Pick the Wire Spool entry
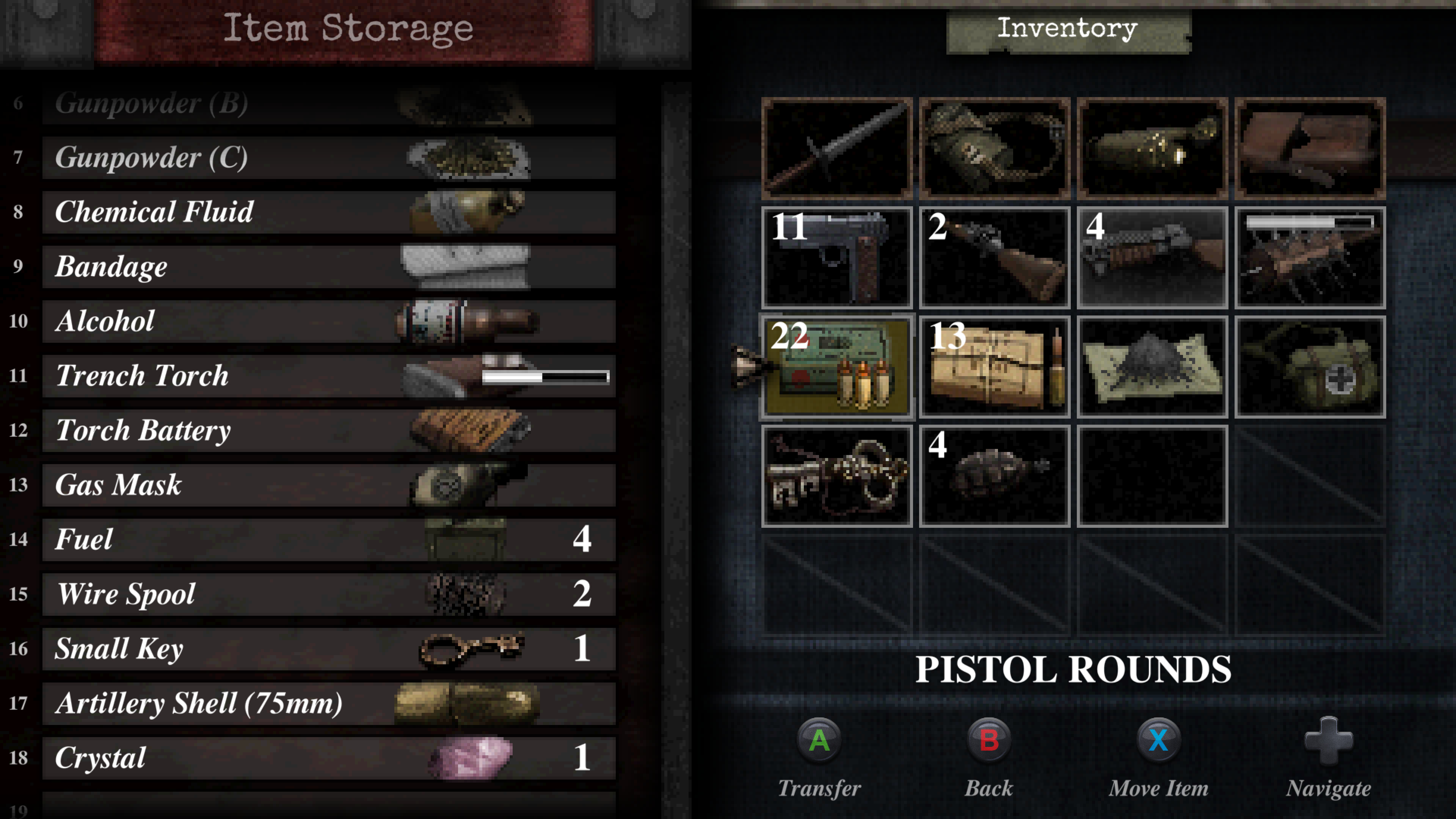 328,594
